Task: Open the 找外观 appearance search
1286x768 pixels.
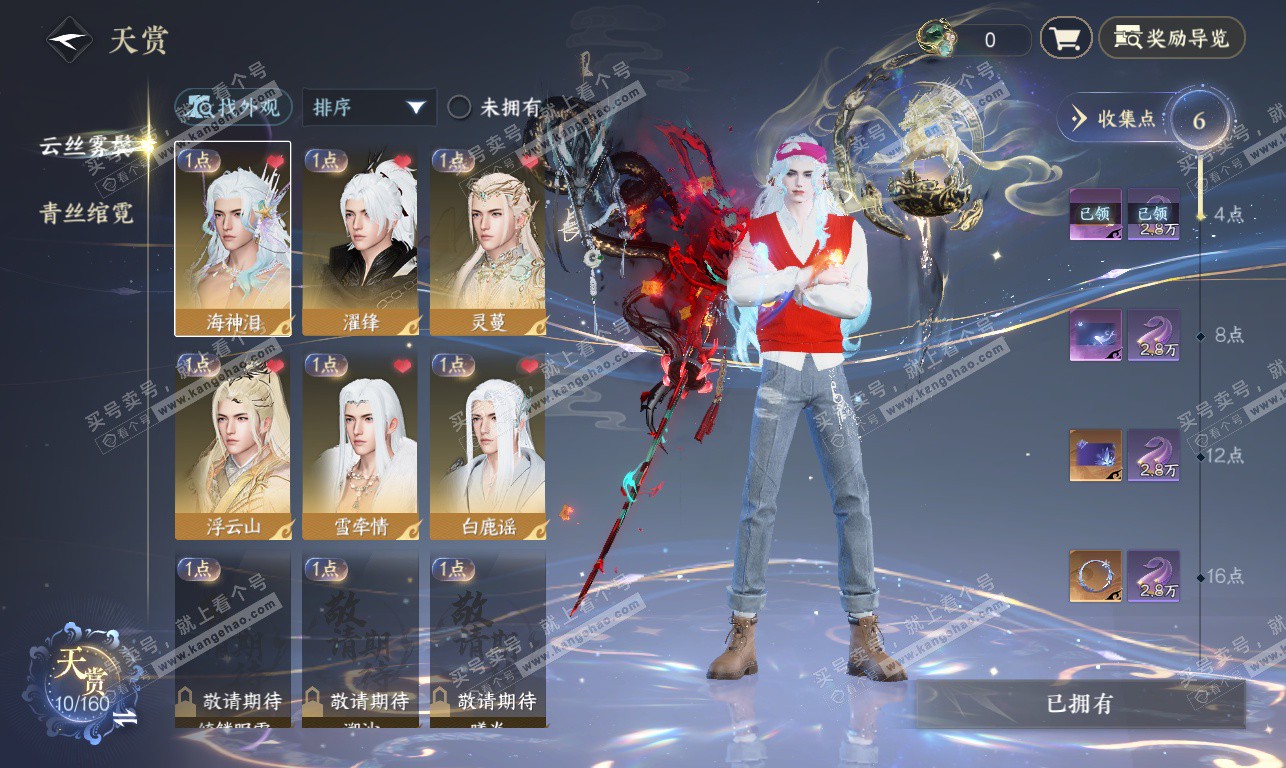Action: (234, 107)
